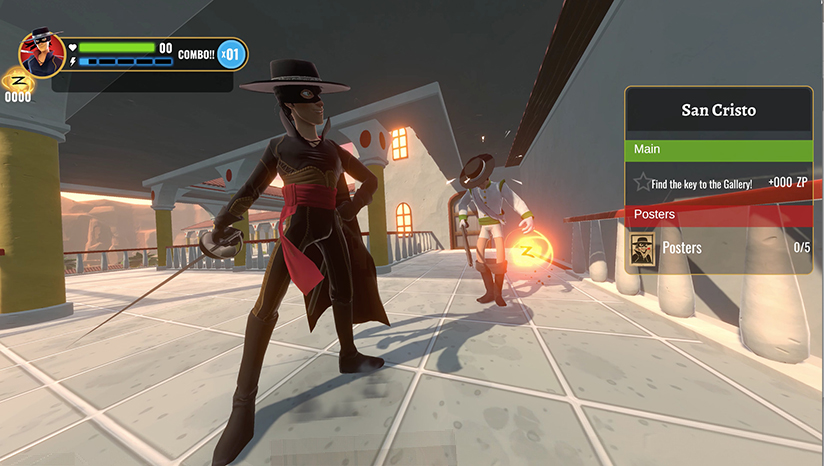This screenshot has width=824, height=466.
Task: Select the Main objectives section
Action: (x=718, y=149)
